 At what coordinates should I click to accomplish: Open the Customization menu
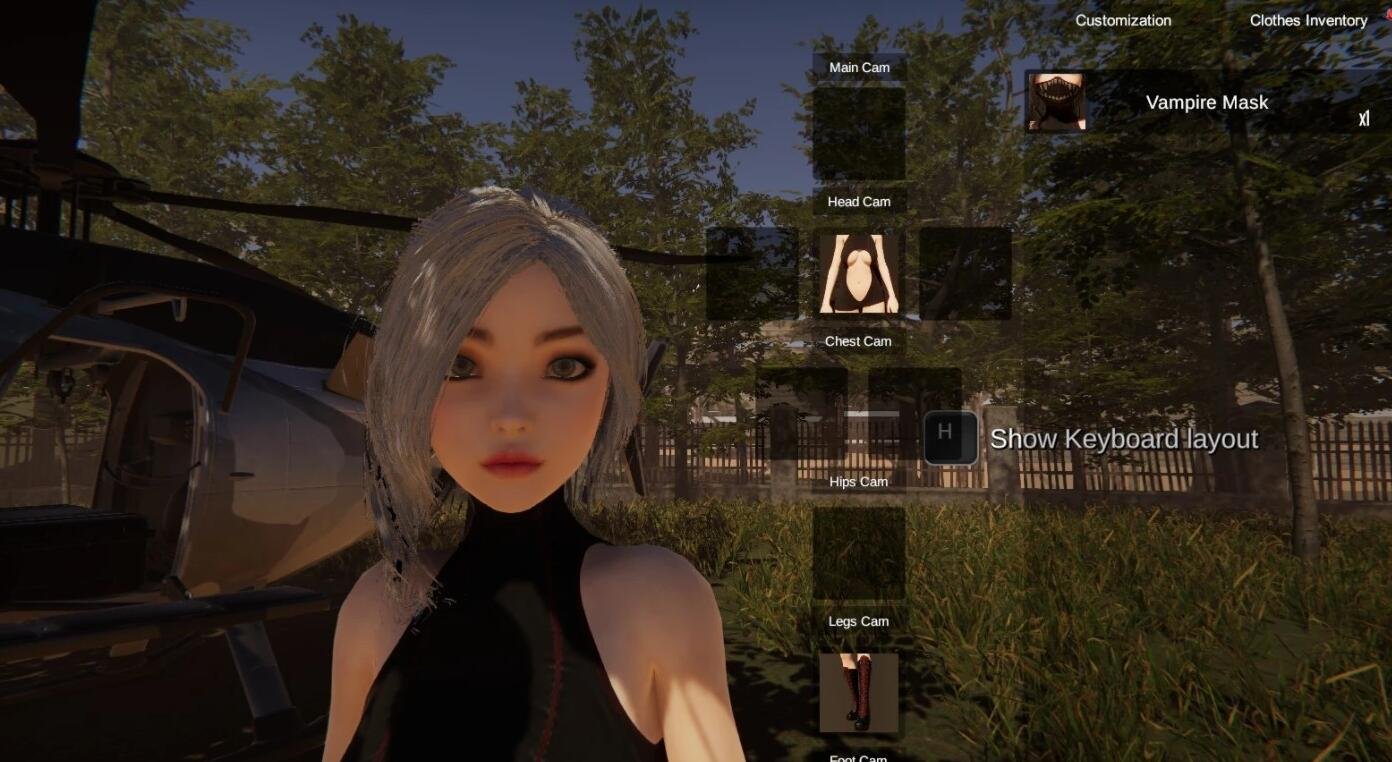(x=1124, y=20)
